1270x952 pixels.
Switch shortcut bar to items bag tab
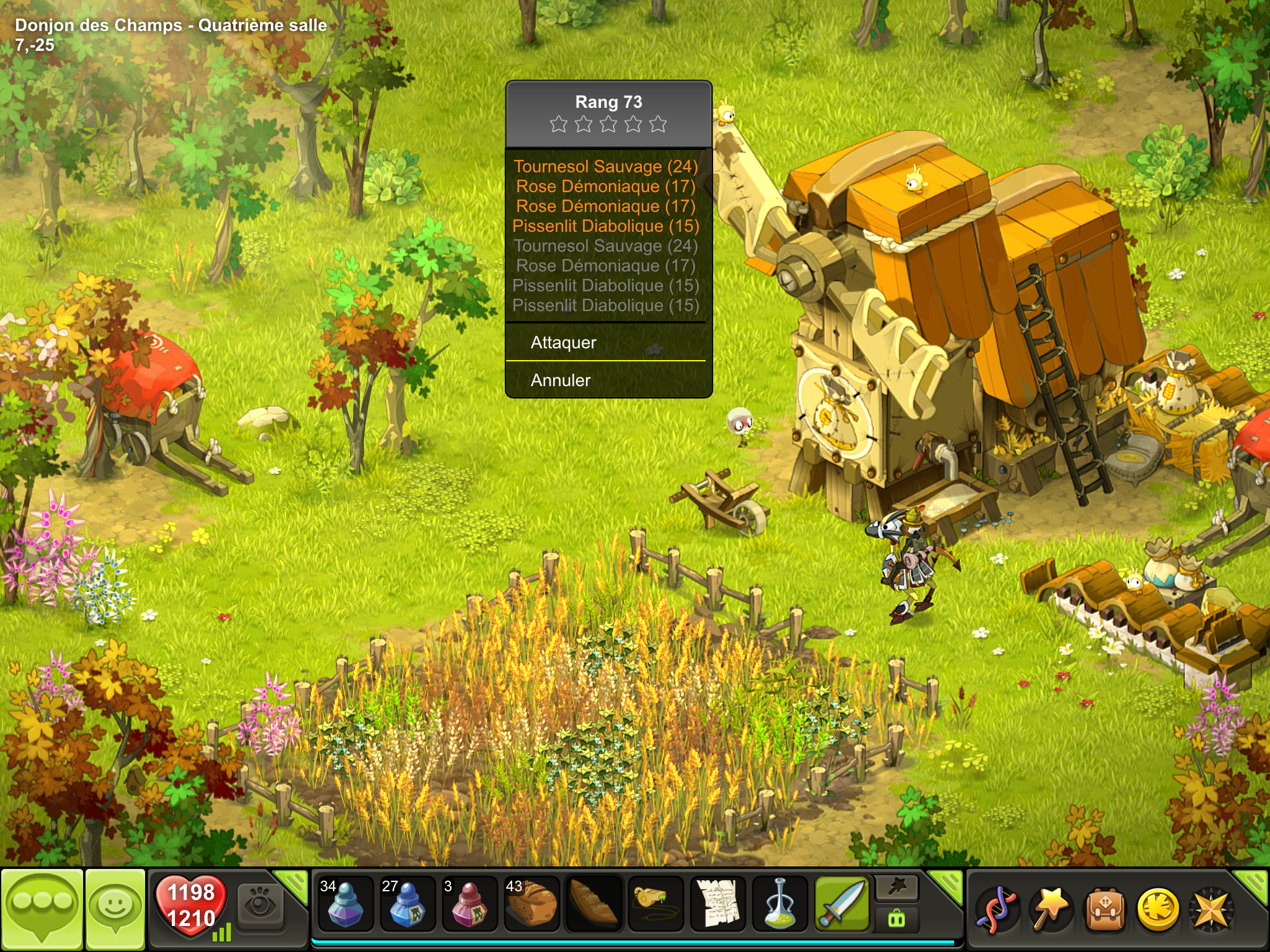[x=897, y=919]
